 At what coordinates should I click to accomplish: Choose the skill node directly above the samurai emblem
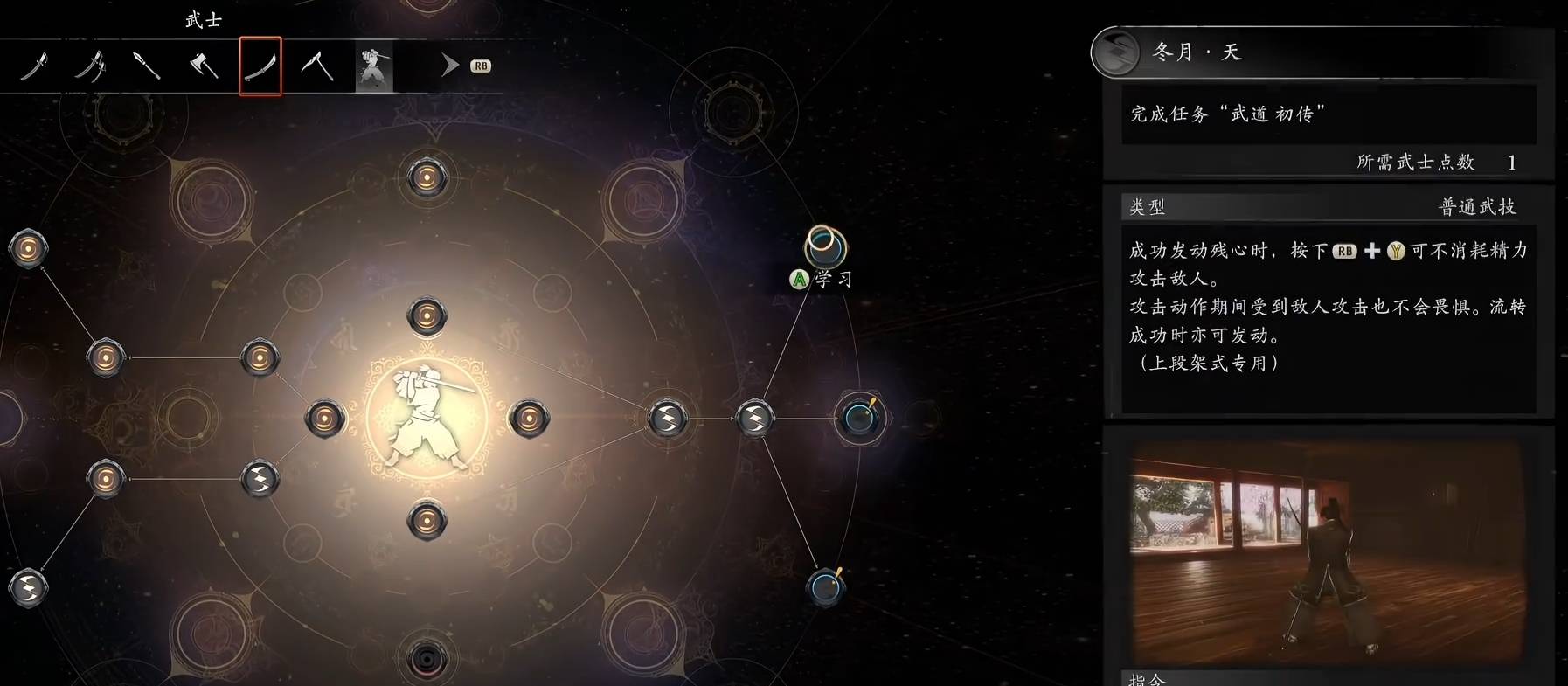[427, 315]
